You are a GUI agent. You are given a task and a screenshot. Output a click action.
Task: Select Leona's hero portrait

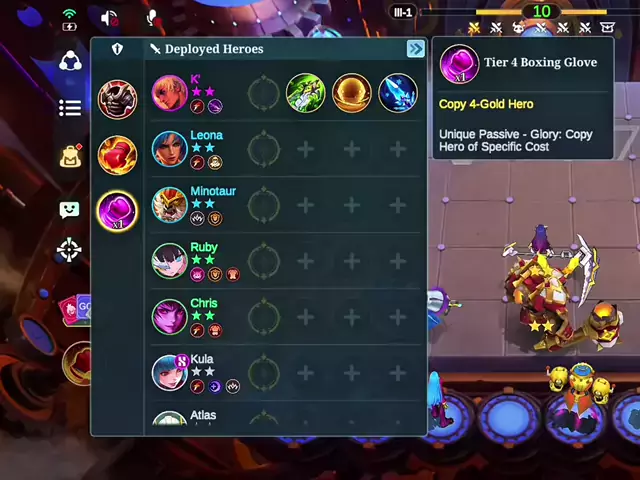tap(170, 149)
